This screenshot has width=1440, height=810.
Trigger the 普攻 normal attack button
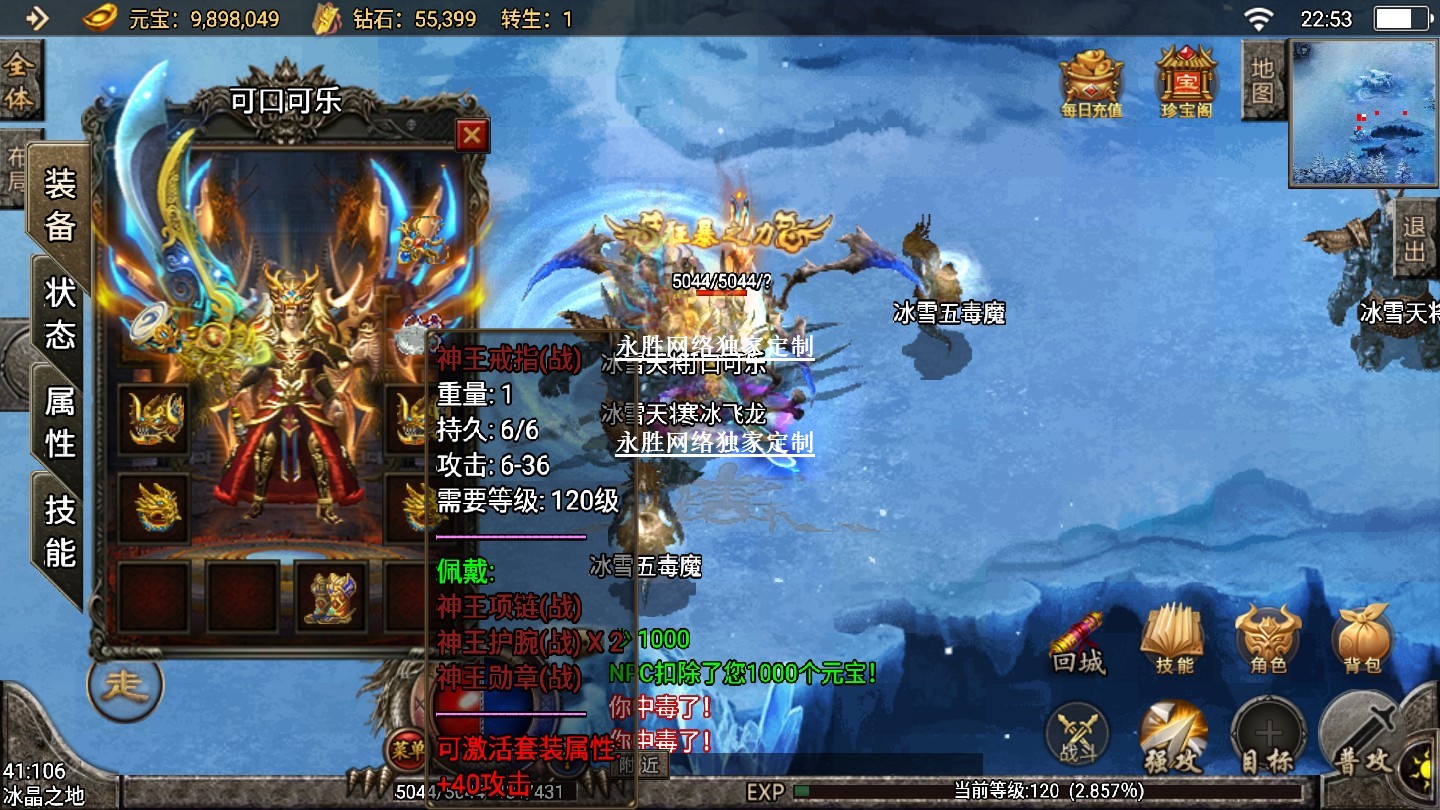coord(1362,738)
